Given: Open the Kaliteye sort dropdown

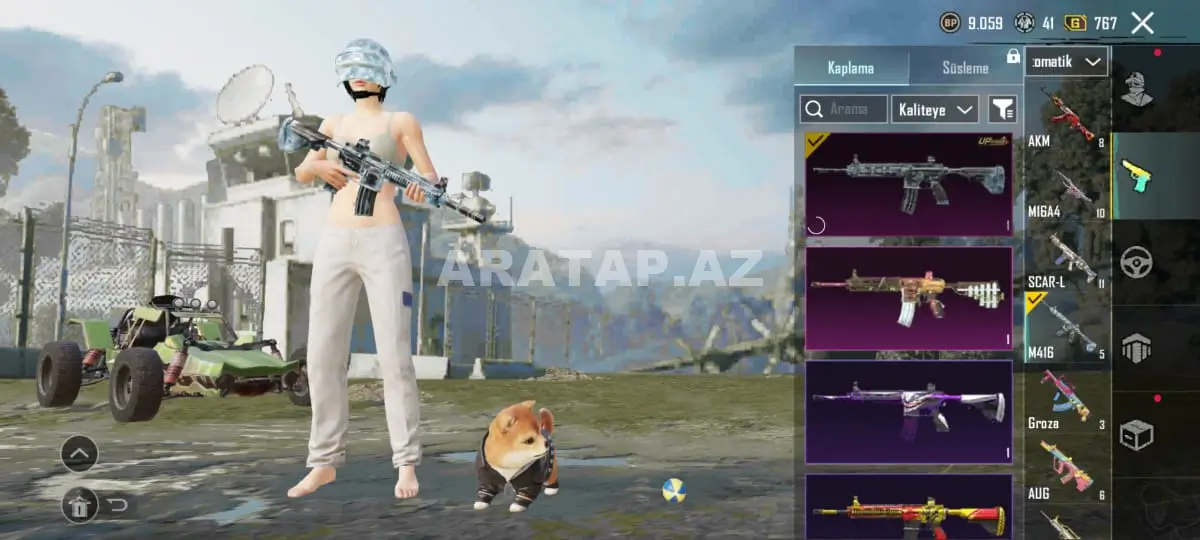Looking at the screenshot, I should coord(935,109).
